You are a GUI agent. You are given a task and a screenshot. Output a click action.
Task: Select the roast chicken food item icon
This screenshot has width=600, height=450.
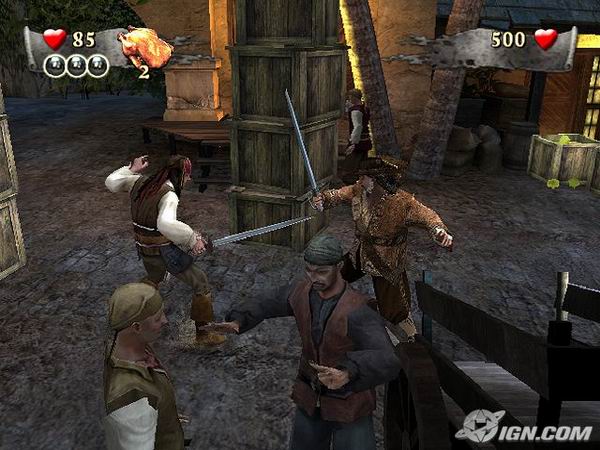(x=144, y=45)
